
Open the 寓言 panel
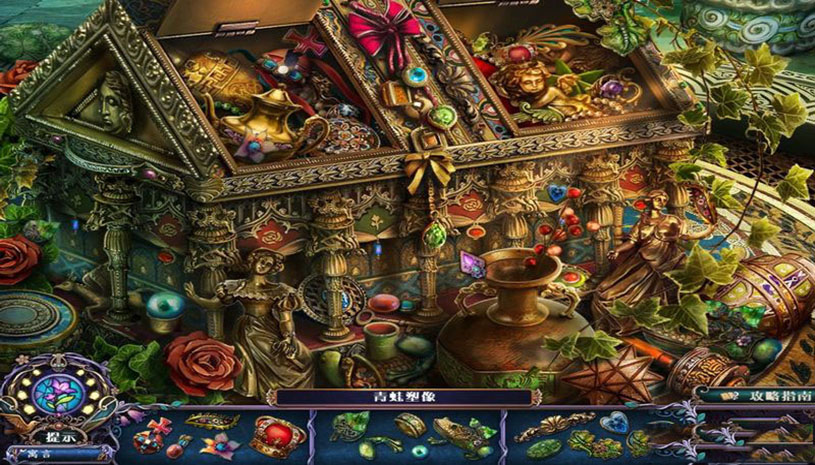[40, 453]
